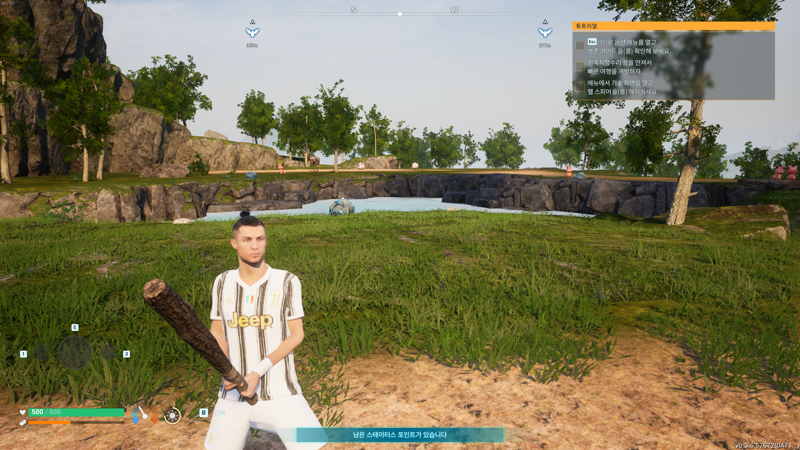Viewport: 800px width, 450px height.
Task: Tick the second tutorial objective about fast travel
Action: (580, 67)
